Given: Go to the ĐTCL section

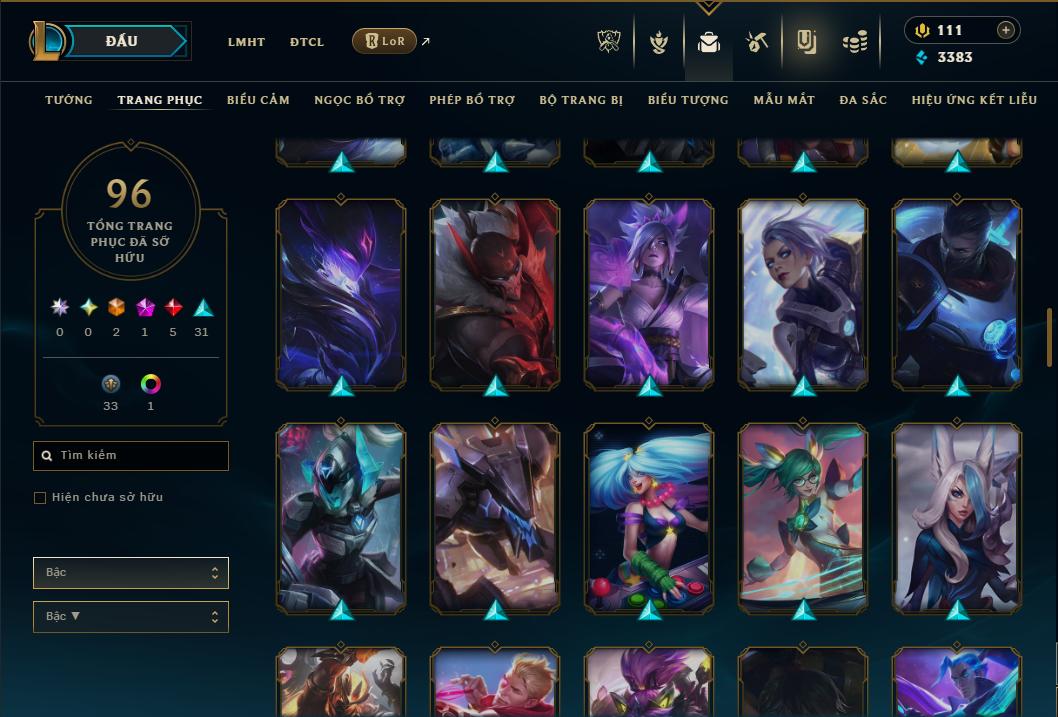Looking at the screenshot, I should 307,42.
